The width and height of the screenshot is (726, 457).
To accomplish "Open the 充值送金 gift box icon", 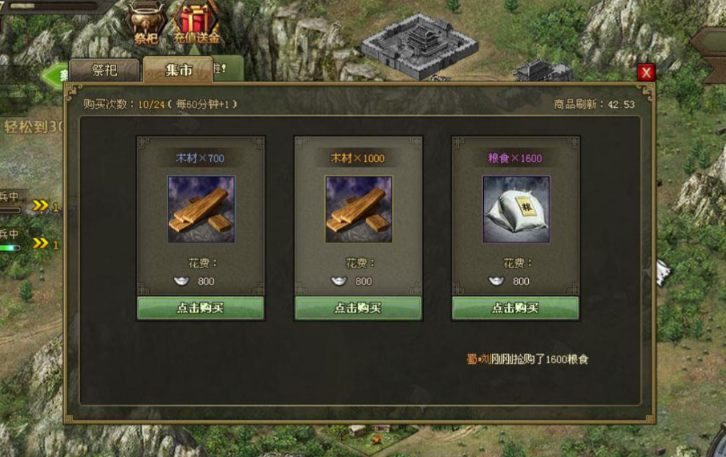I will tap(196, 23).
